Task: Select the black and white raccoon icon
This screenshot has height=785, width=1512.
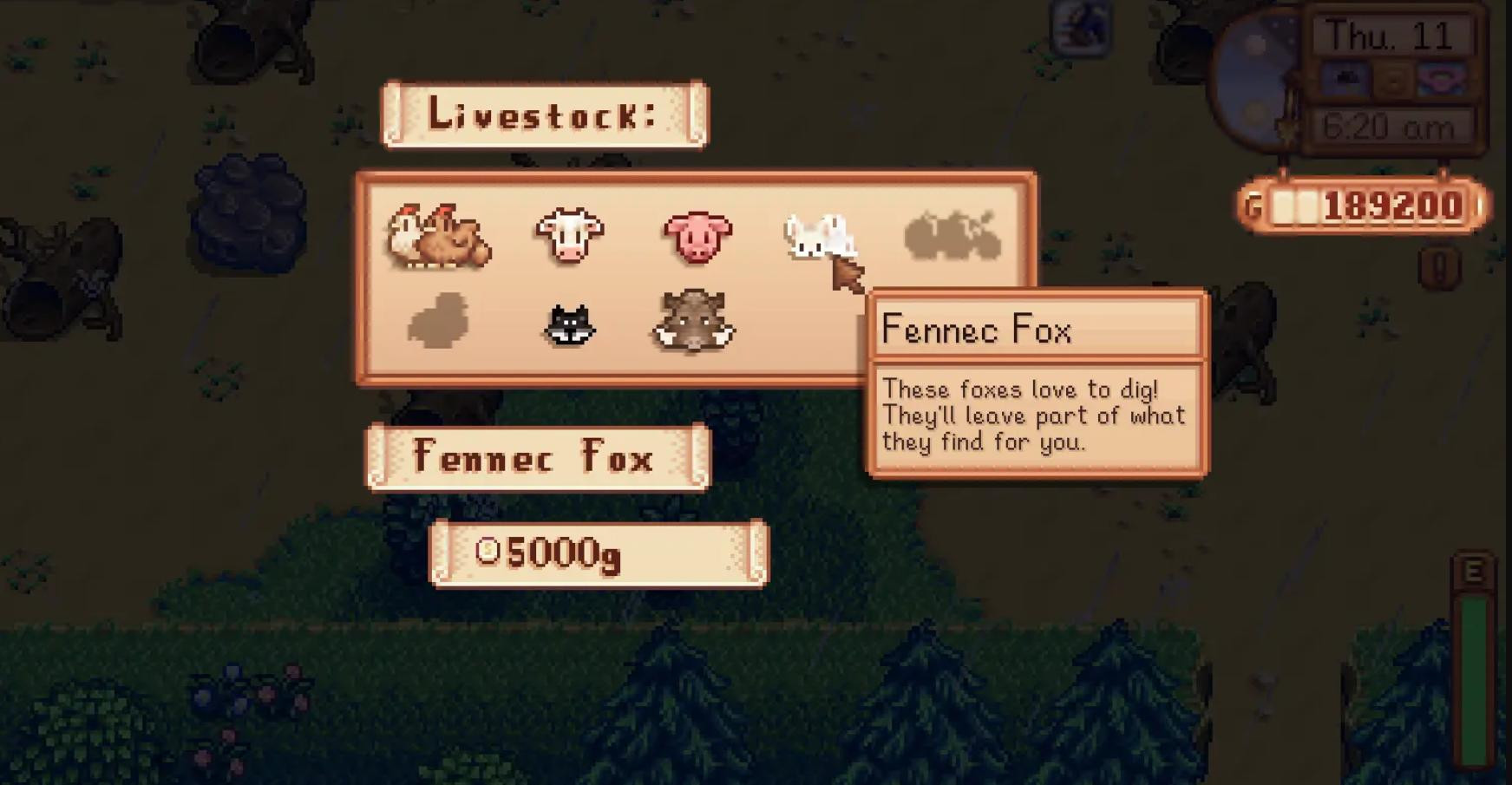Action: coord(569,325)
